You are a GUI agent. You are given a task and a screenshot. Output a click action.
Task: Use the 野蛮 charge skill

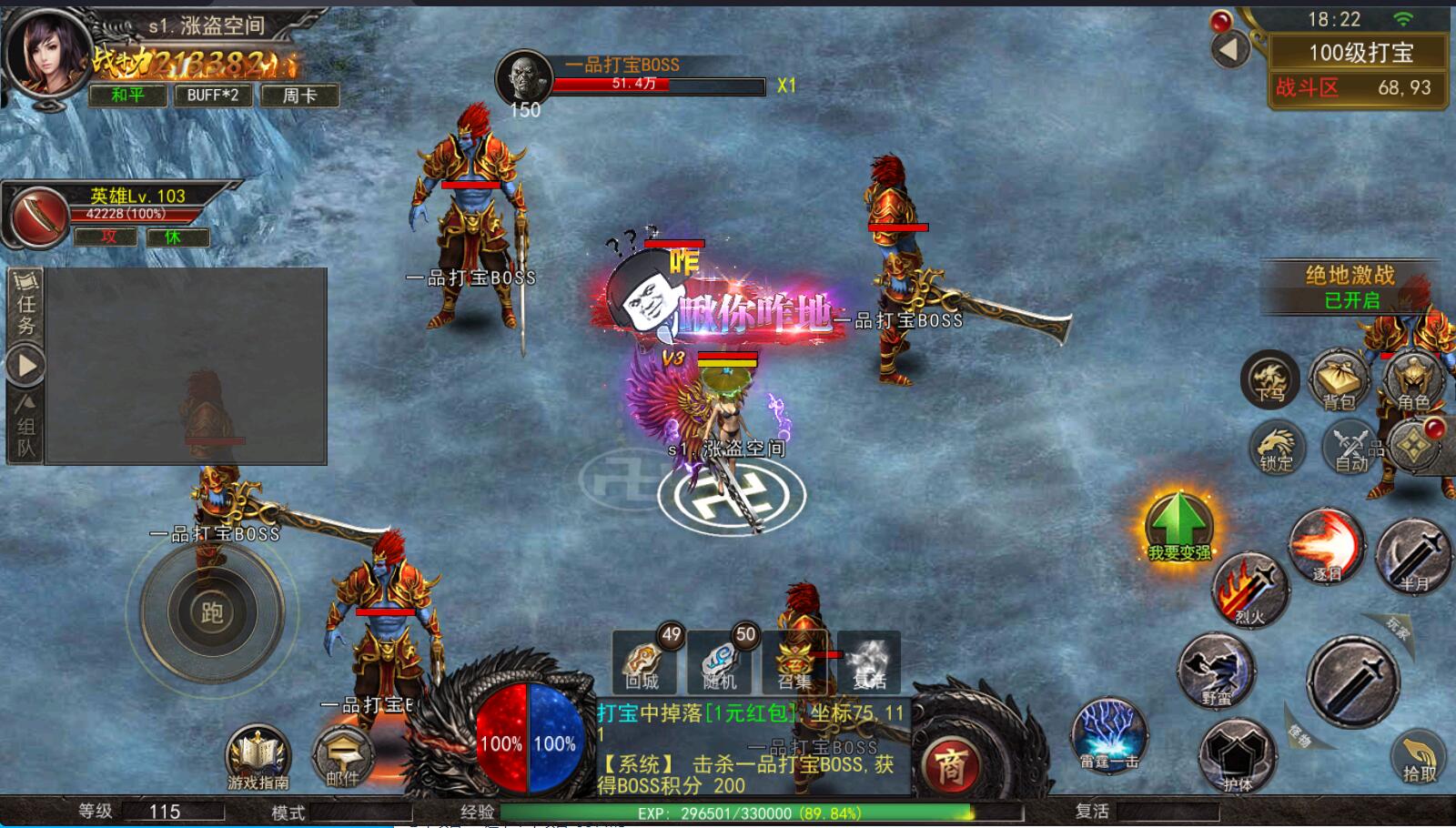1216,671
